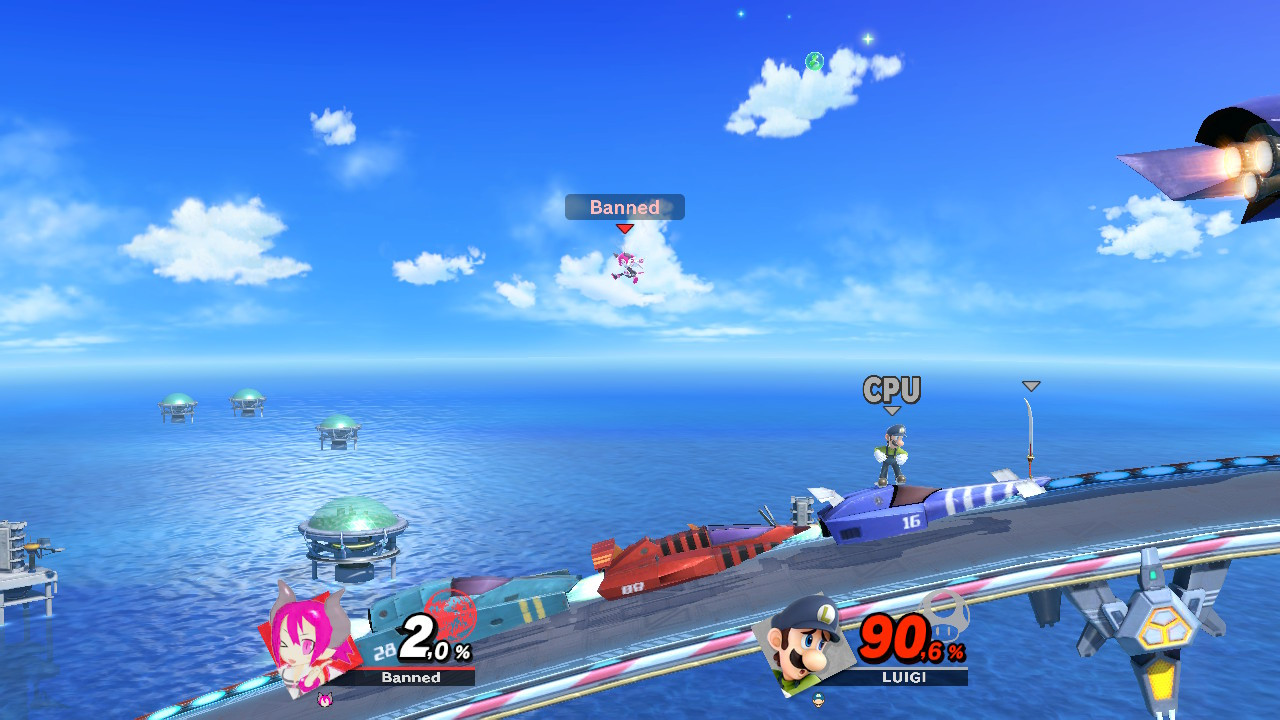The image size is (1280, 720).
Task: Switch to the Banned player panel
Action: (x=410, y=678)
